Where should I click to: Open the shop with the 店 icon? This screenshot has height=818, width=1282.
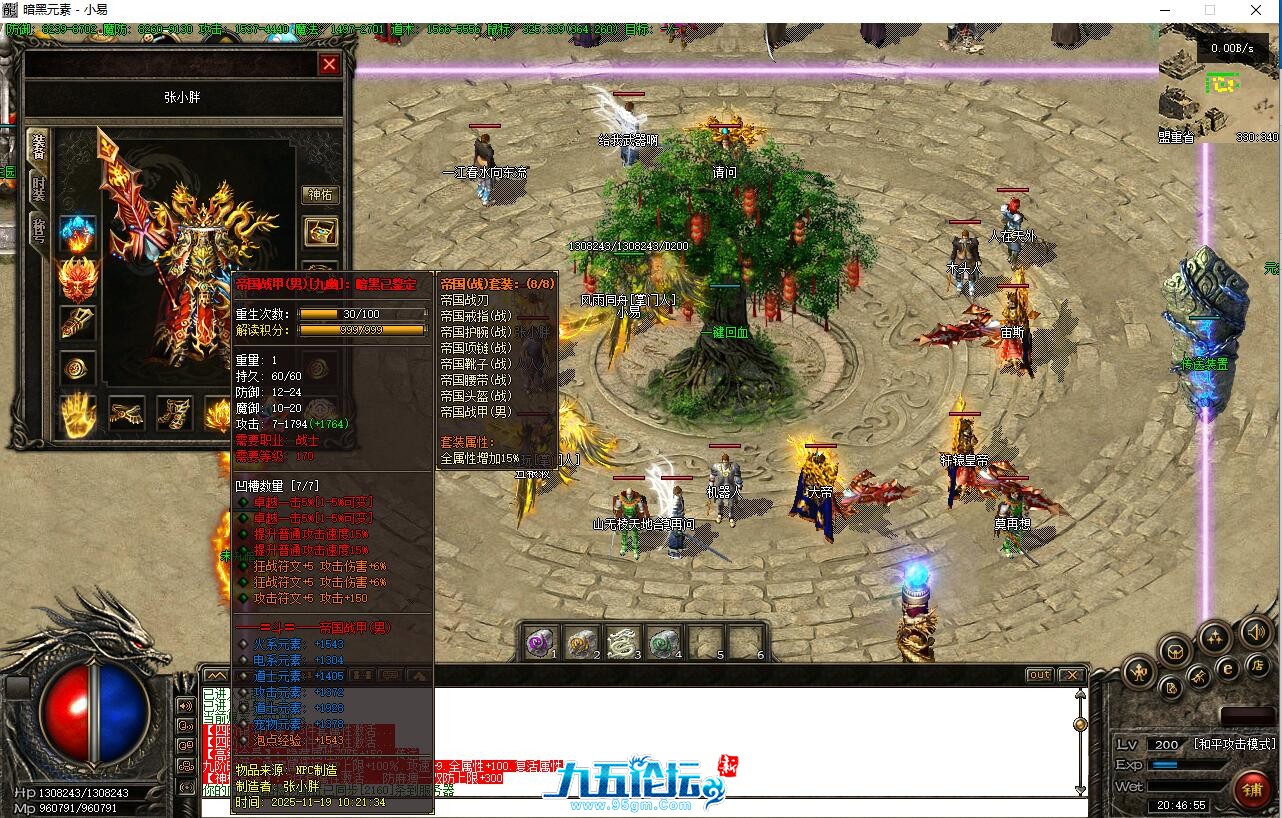[1256, 665]
